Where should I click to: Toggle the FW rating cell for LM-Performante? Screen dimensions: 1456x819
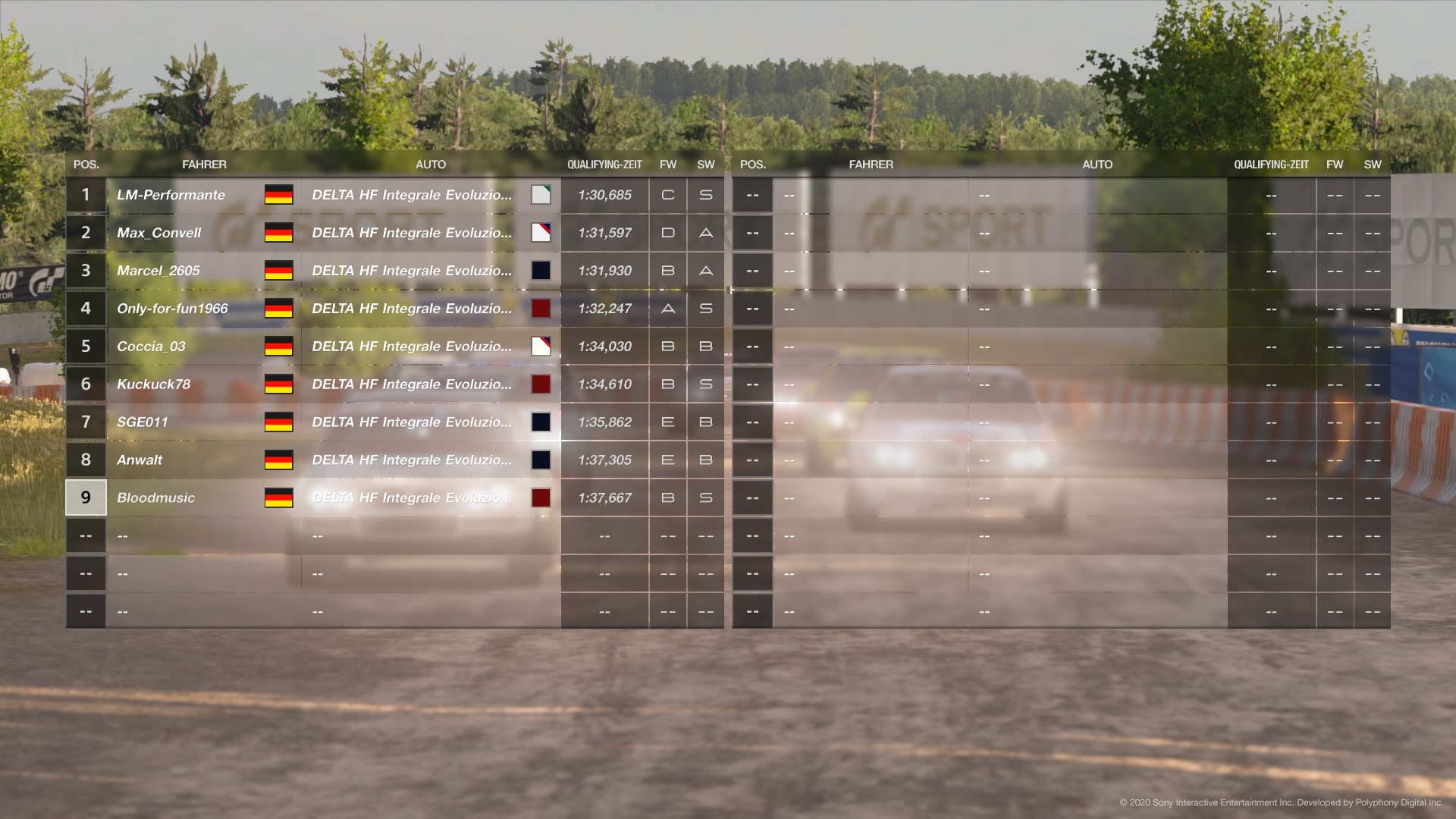(x=668, y=195)
